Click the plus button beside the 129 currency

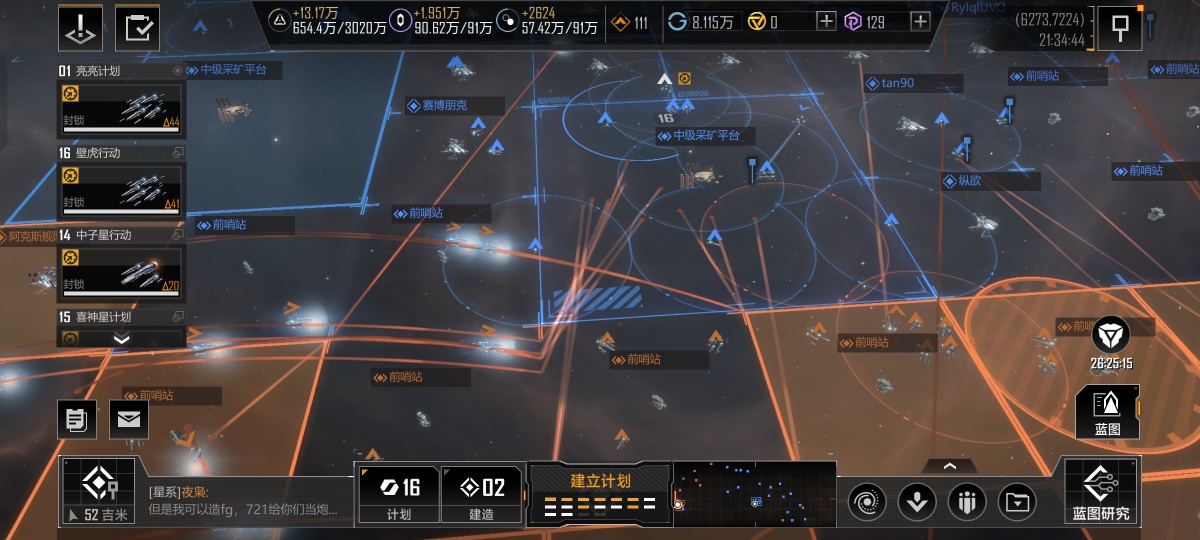pos(920,21)
